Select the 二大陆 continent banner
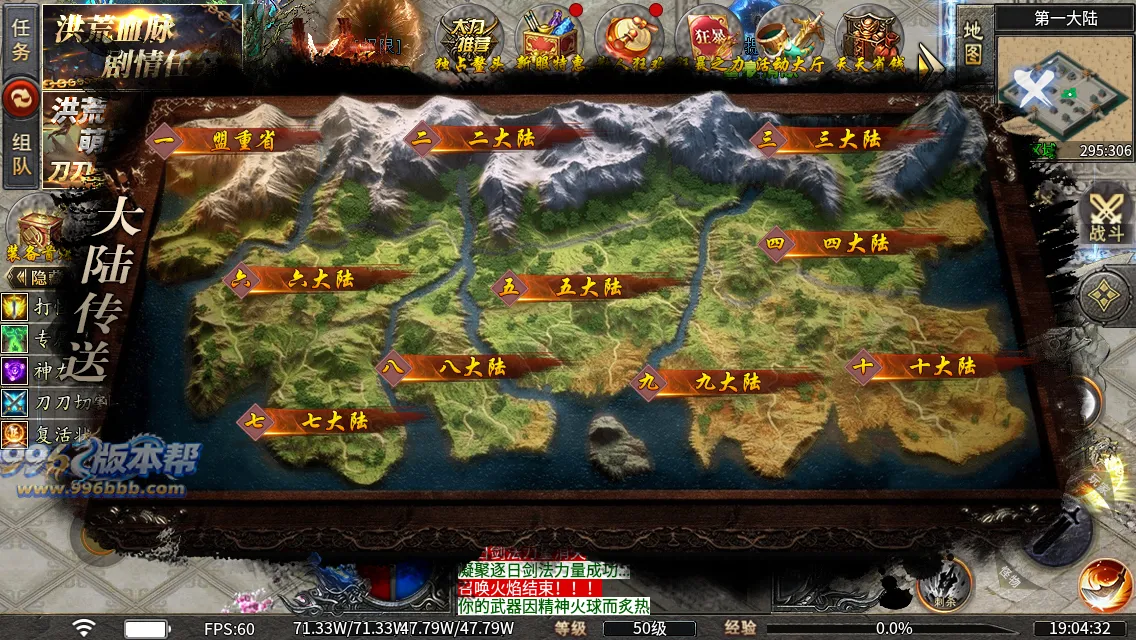 click(488, 140)
